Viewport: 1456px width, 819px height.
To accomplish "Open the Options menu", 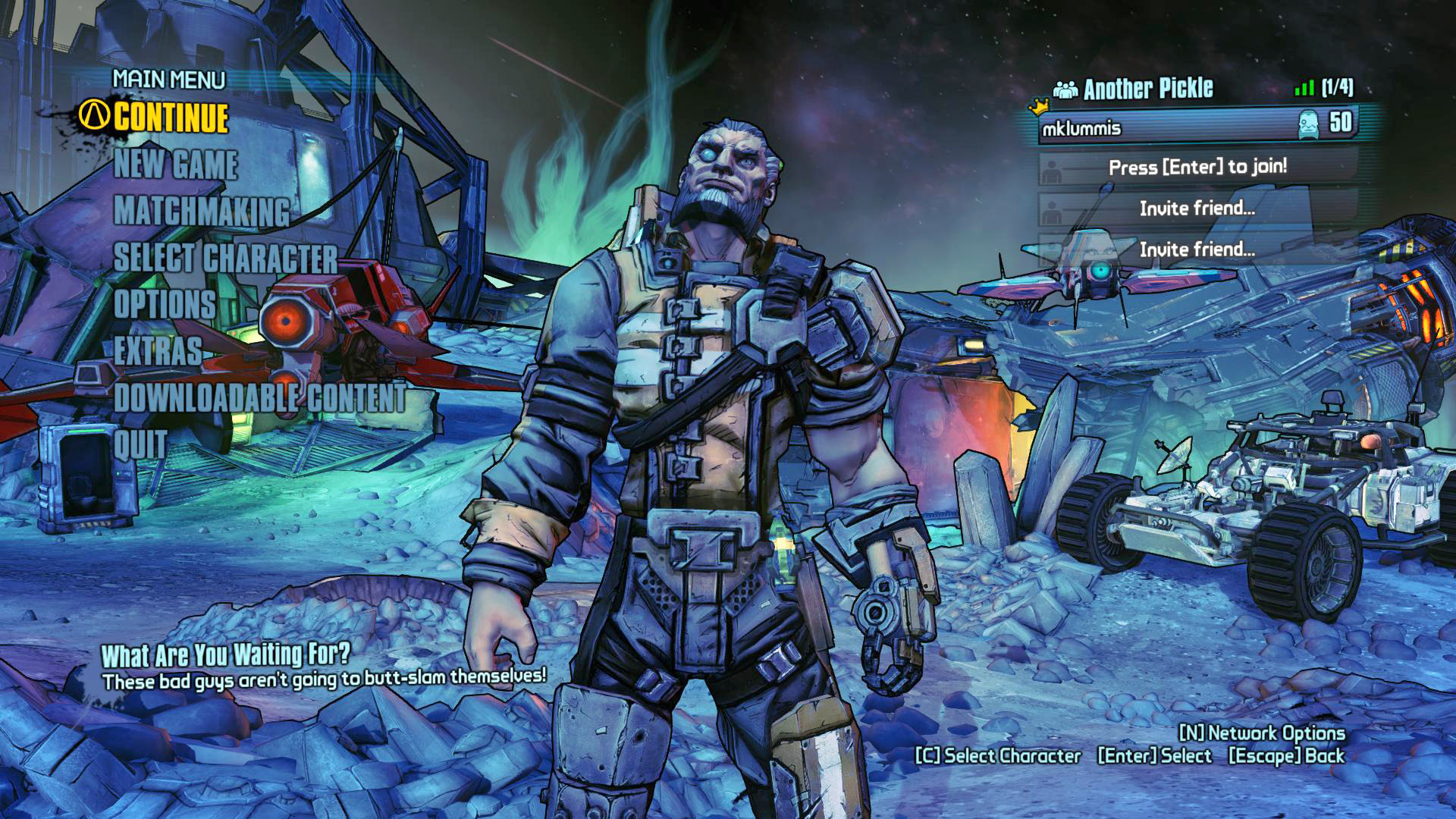I will pyautogui.click(x=165, y=305).
